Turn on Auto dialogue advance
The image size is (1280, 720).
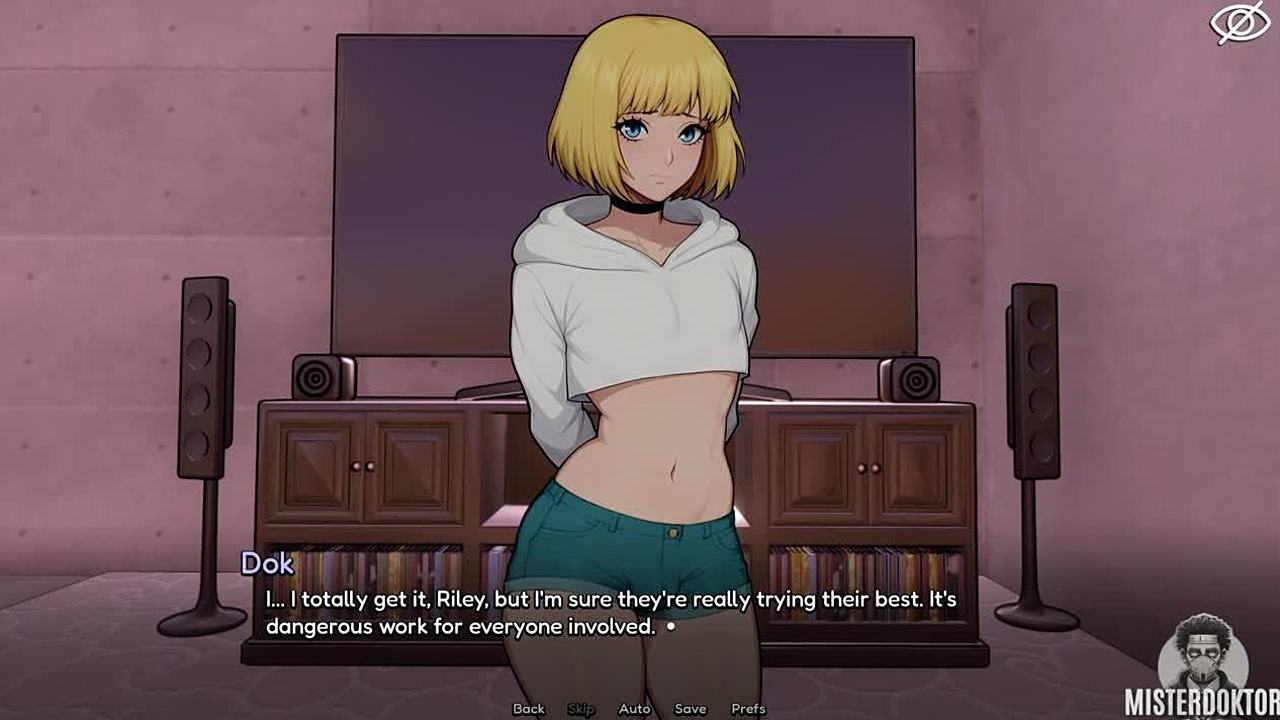pyautogui.click(x=634, y=709)
